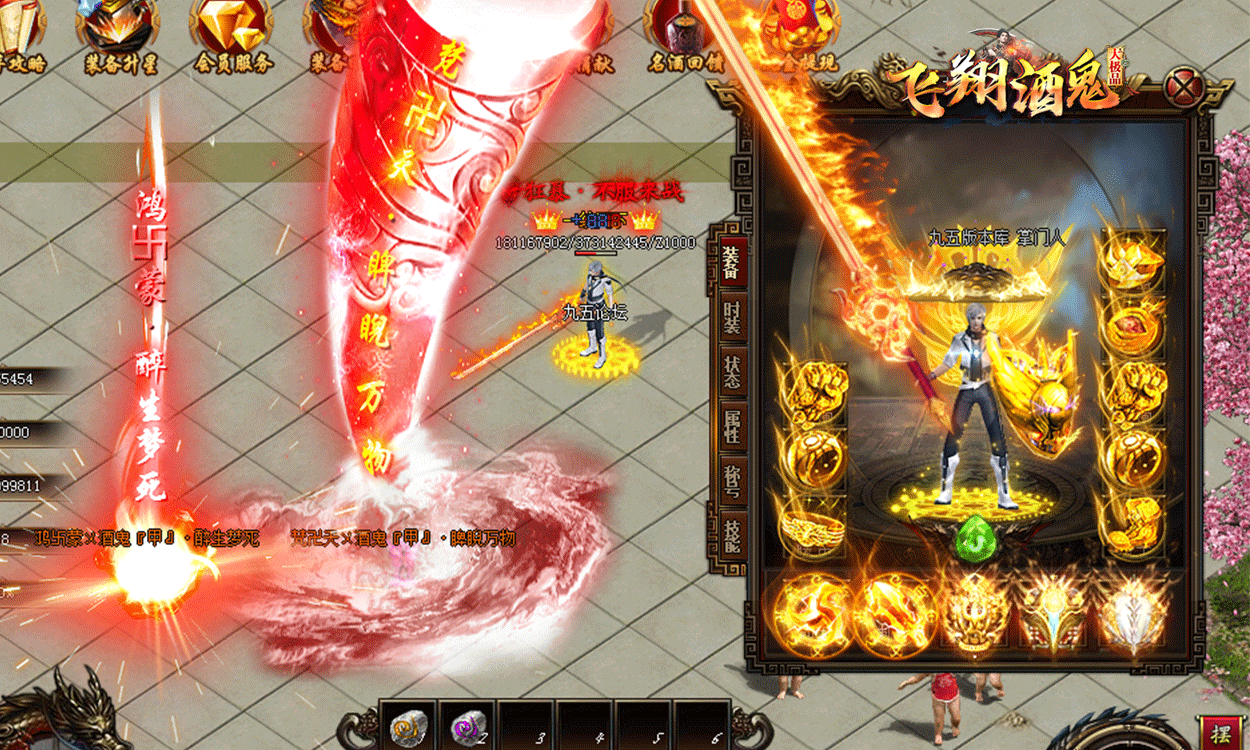Click the red 摆 stall button
Image resolution: width=1250 pixels, height=750 pixels.
(1220, 731)
